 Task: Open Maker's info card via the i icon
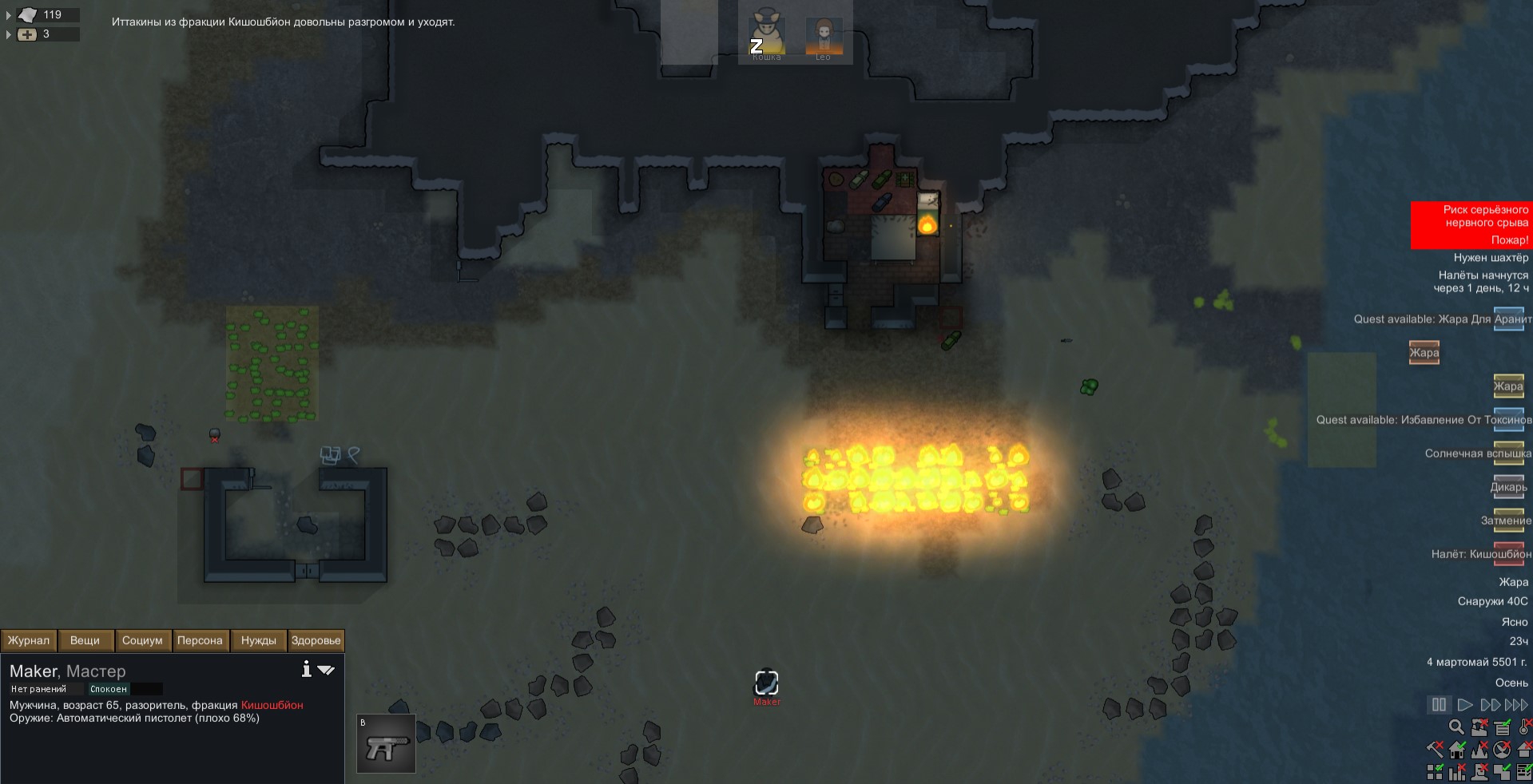point(306,669)
